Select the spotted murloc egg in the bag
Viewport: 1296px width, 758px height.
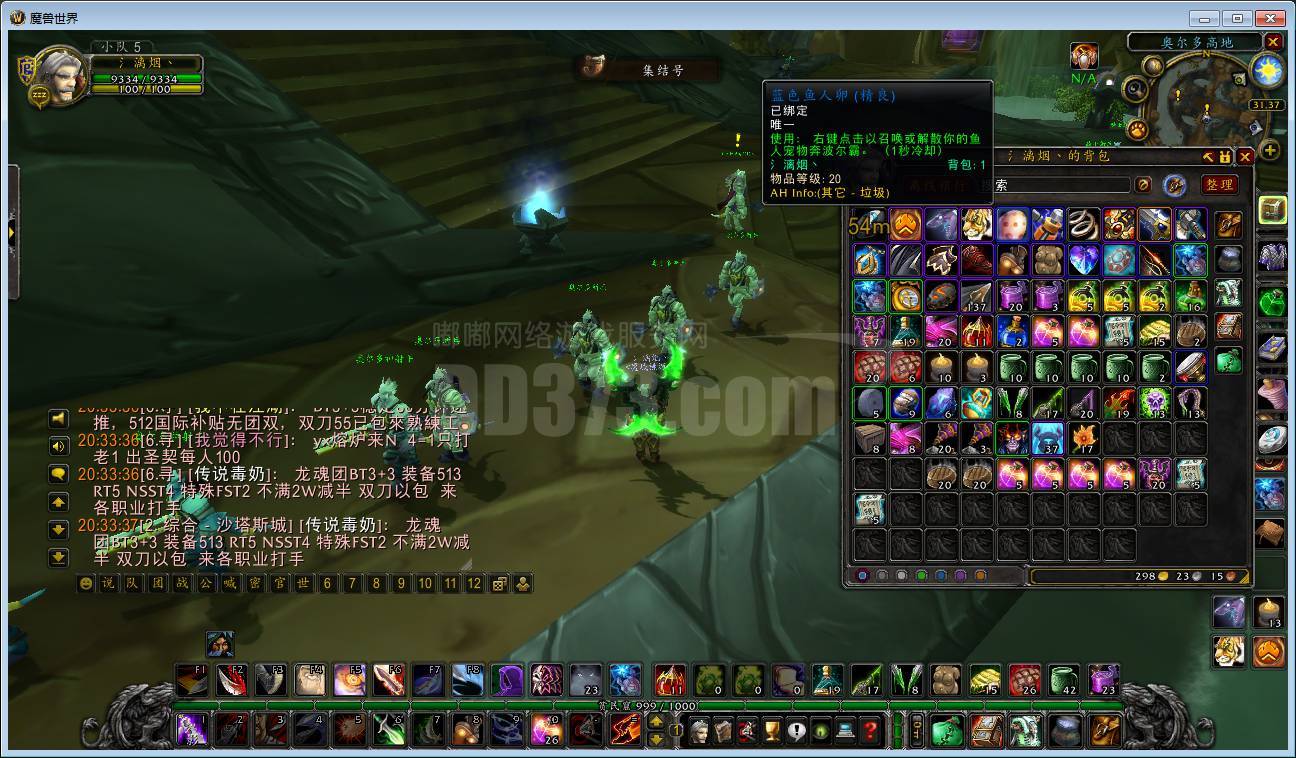[1012, 224]
